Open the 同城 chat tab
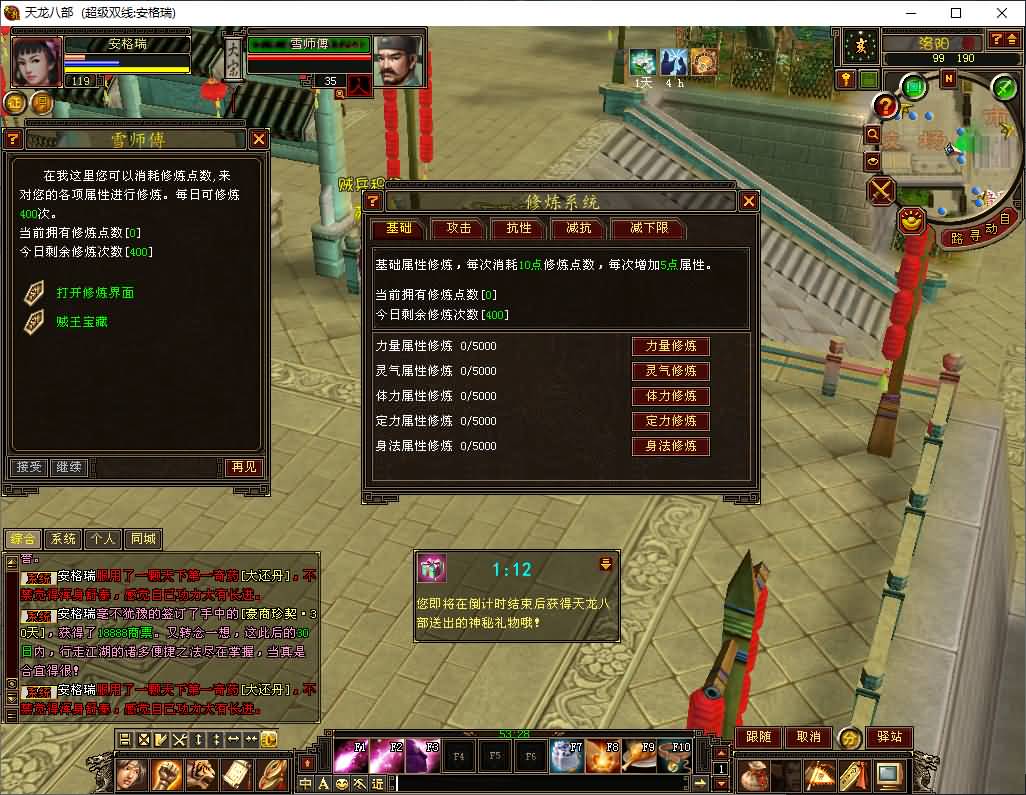Screen dimensions: 1026x795 [x=143, y=539]
